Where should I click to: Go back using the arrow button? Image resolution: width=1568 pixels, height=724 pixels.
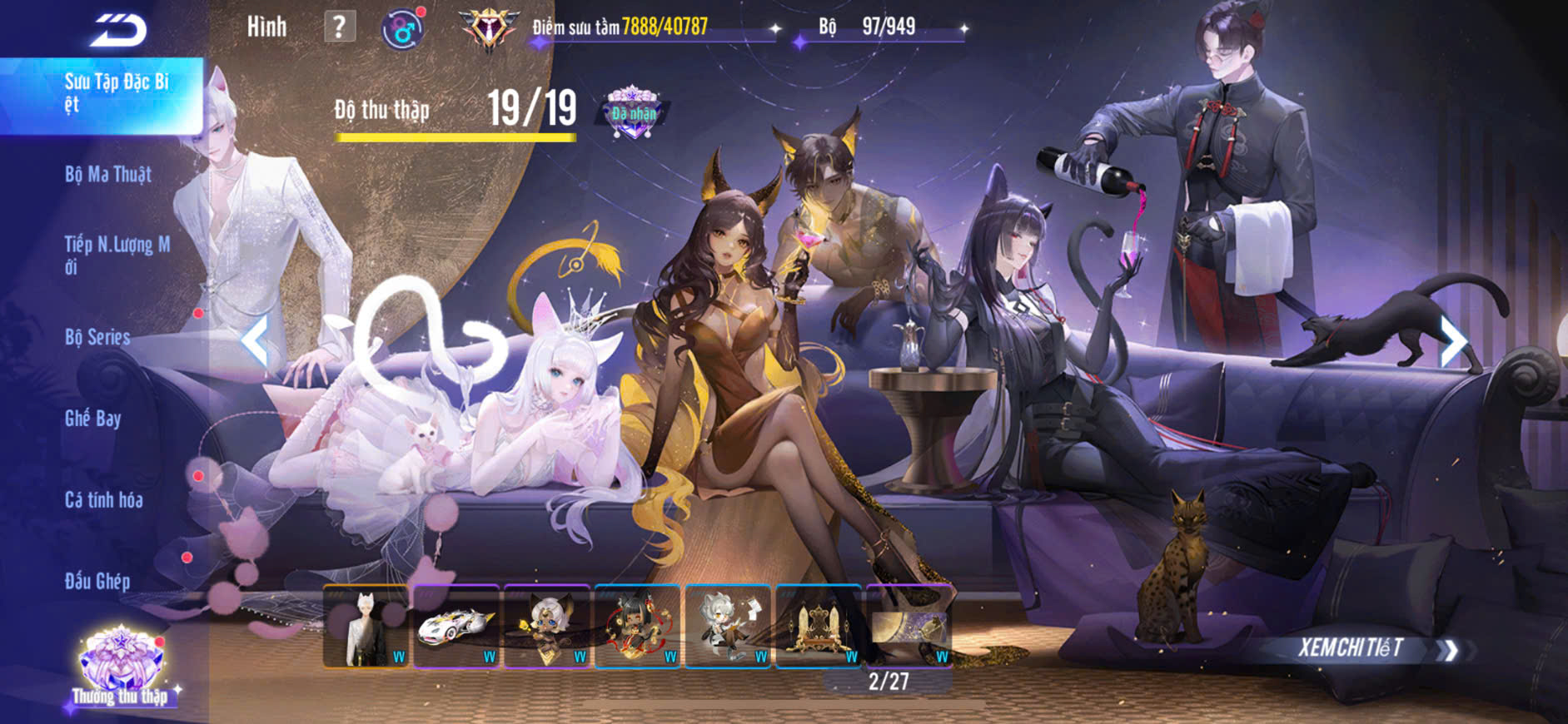(118, 31)
